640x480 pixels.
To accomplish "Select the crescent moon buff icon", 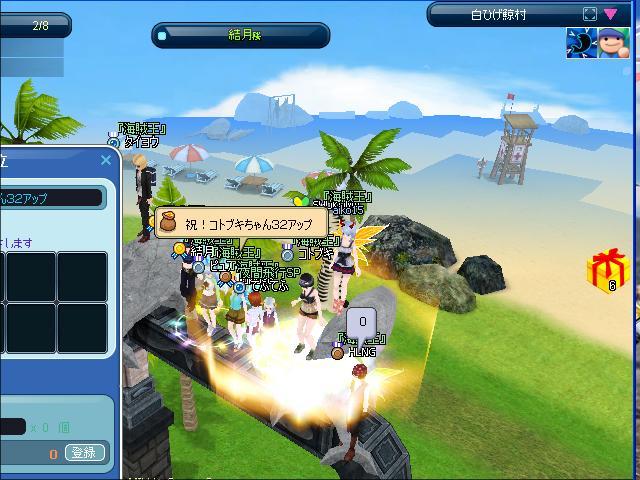I will click(x=581, y=43).
